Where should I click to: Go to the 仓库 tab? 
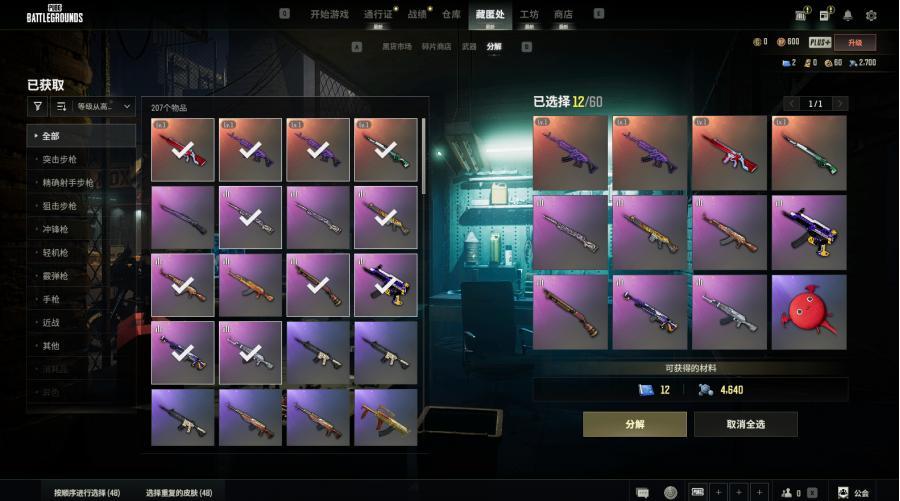[452, 14]
